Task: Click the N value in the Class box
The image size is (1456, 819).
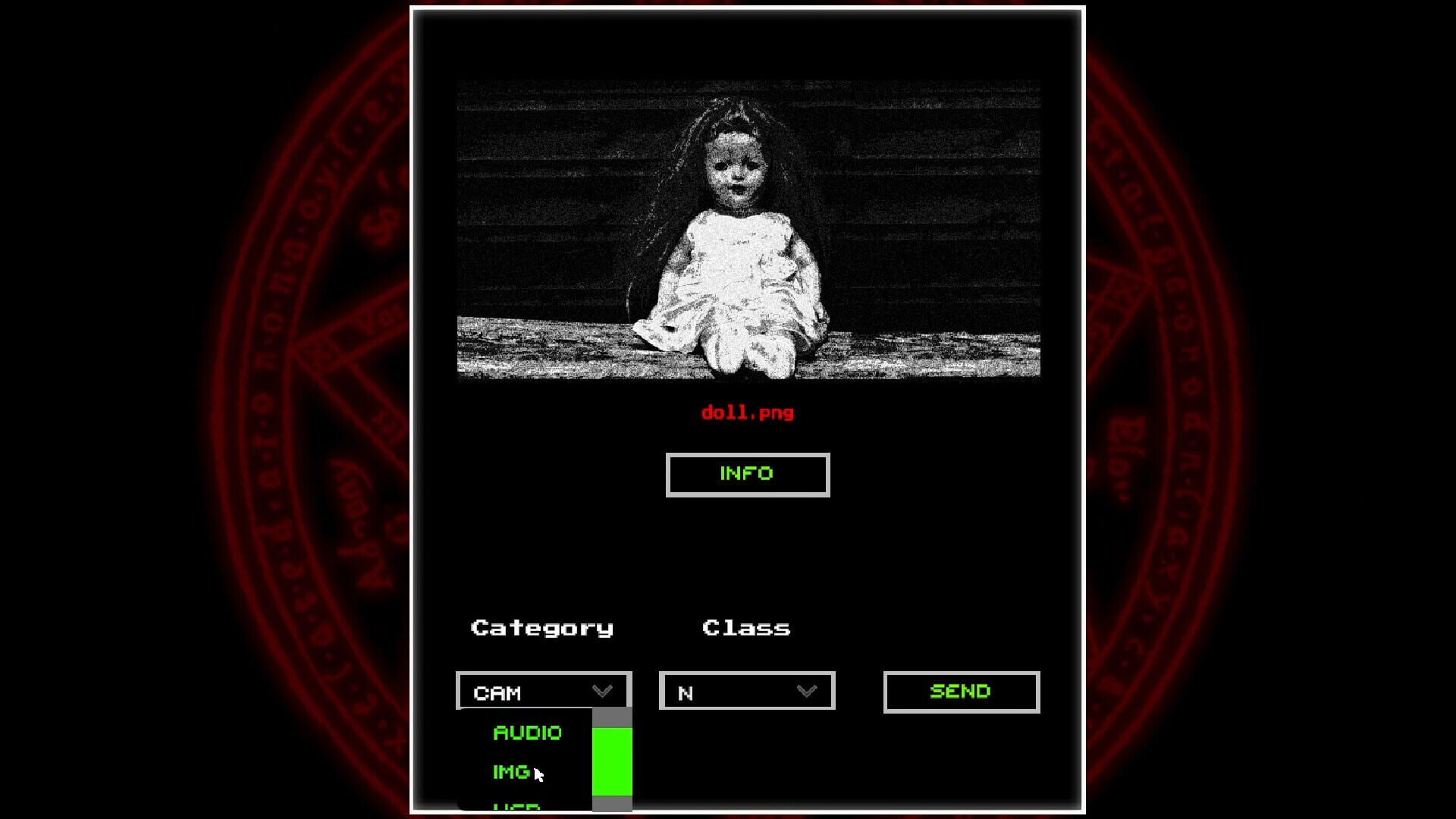Action: click(687, 692)
